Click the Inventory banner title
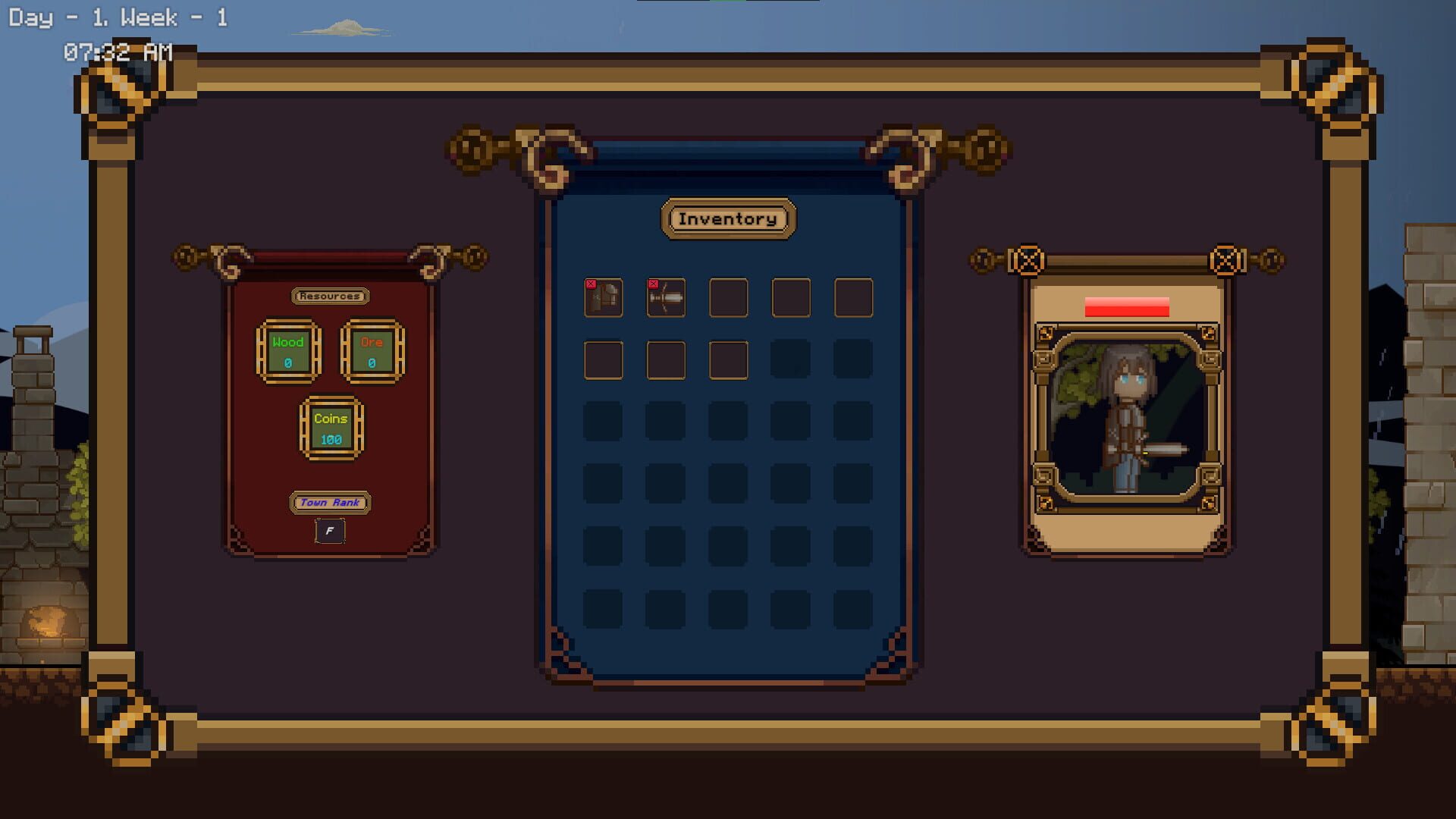Image resolution: width=1456 pixels, height=819 pixels. [x=728, y=218]
